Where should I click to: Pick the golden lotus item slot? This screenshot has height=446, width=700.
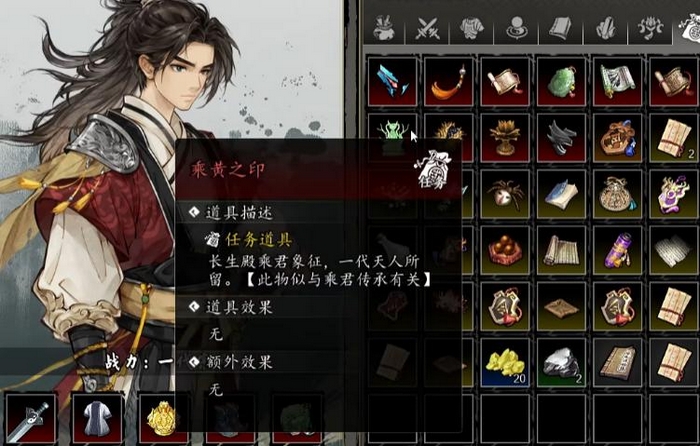click(505, 137)
